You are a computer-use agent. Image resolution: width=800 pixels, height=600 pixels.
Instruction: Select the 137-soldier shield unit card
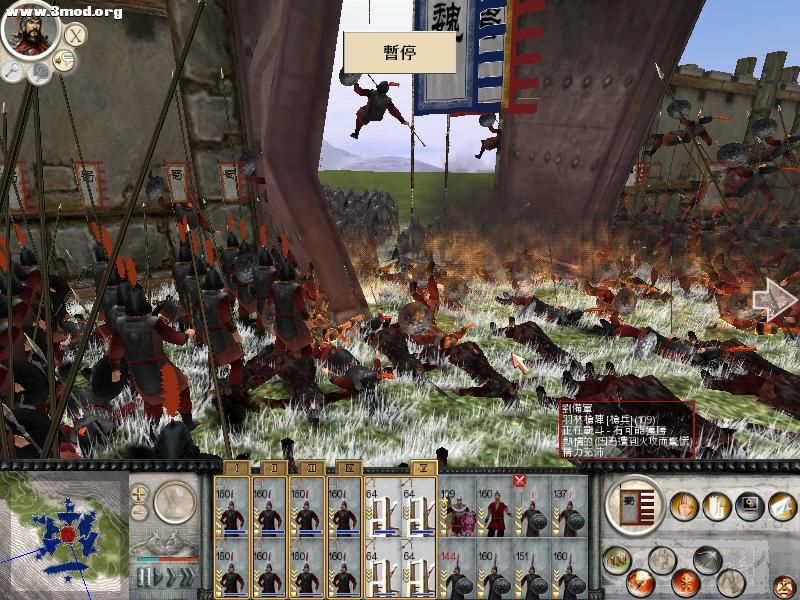(569, 511)
